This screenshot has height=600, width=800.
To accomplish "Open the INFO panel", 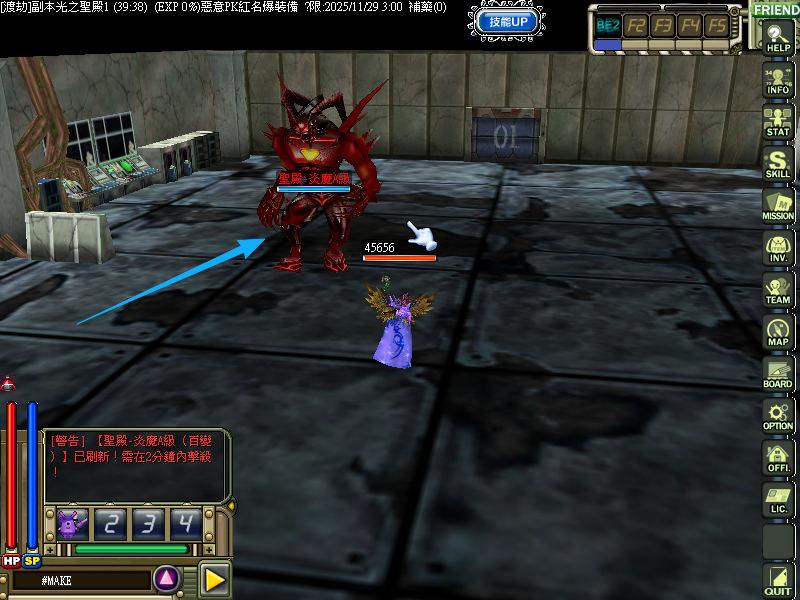I will pos(778,78).
